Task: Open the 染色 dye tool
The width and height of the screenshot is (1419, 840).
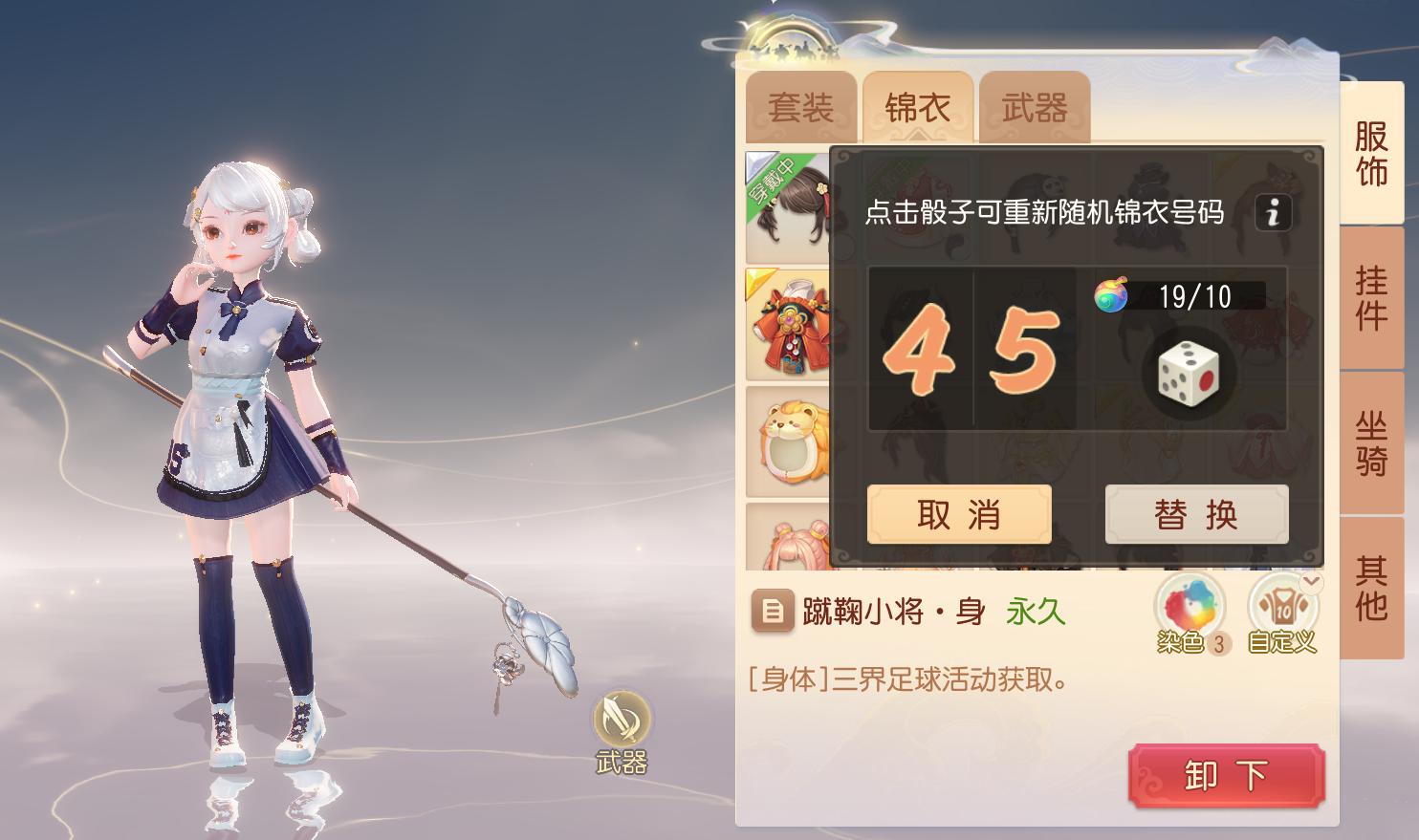Action: pos(1189,605)
